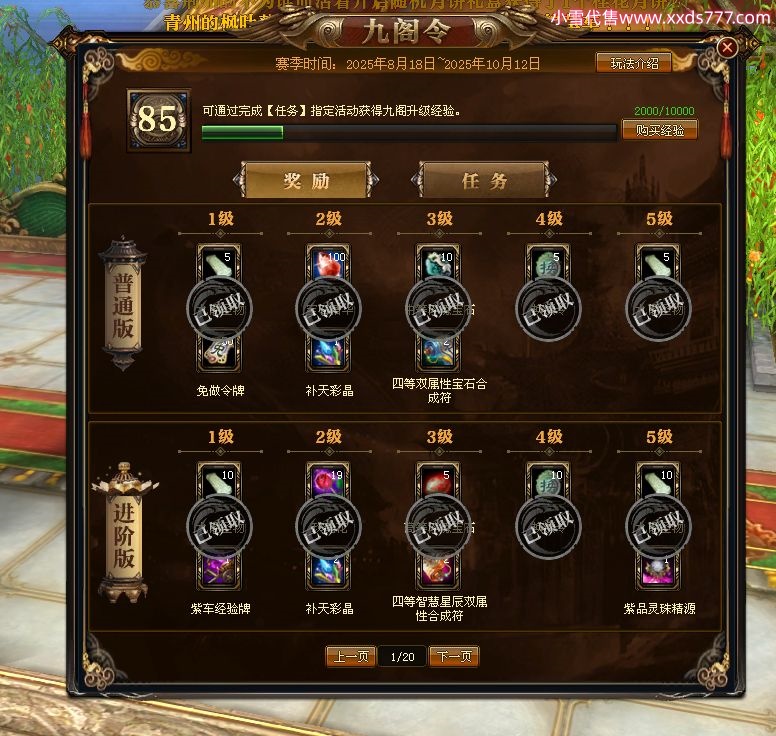Switch to the 奖励 rewards tab

click(306, 181)
